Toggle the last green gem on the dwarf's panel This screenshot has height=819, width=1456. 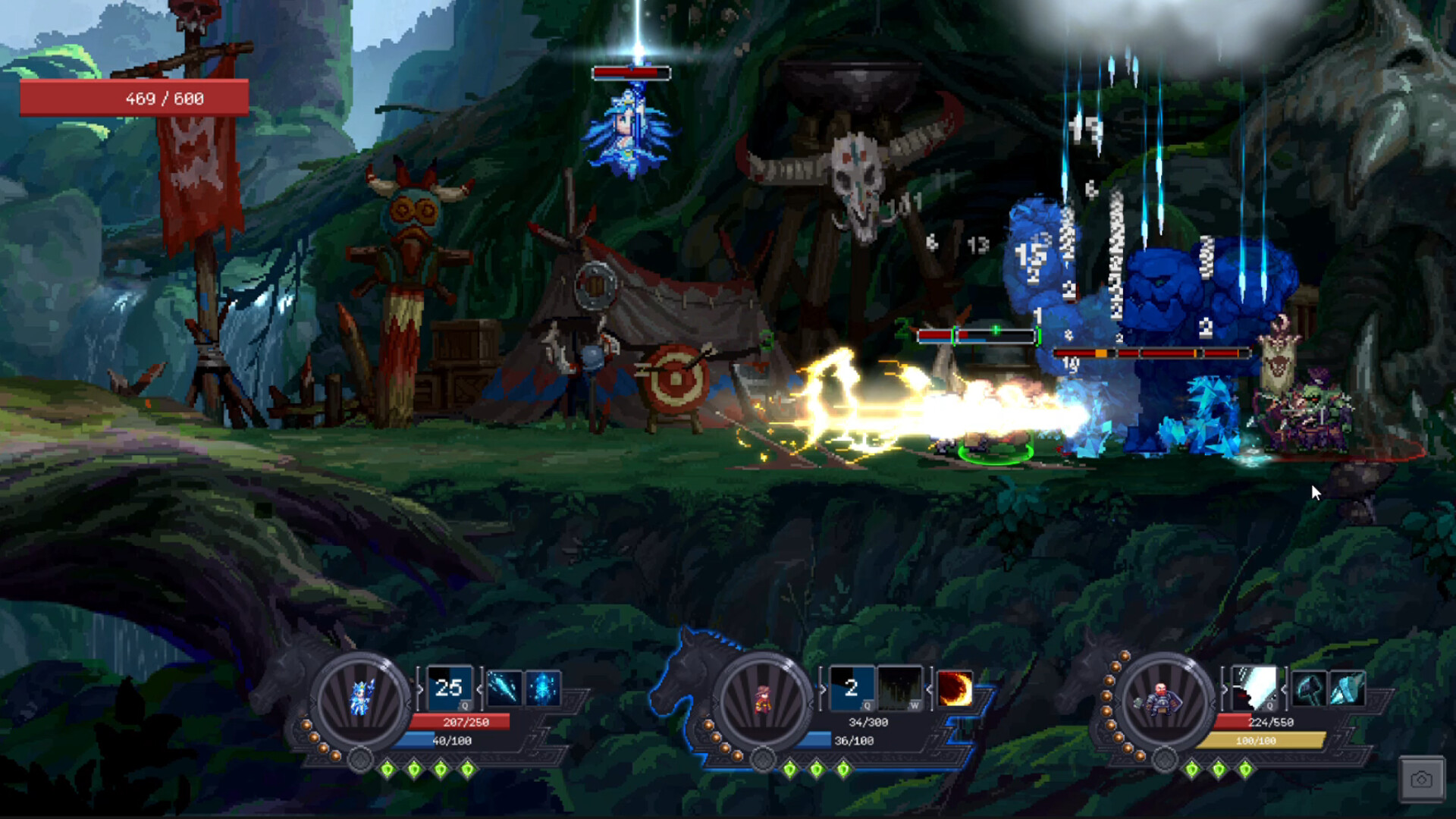[1246, 771]
